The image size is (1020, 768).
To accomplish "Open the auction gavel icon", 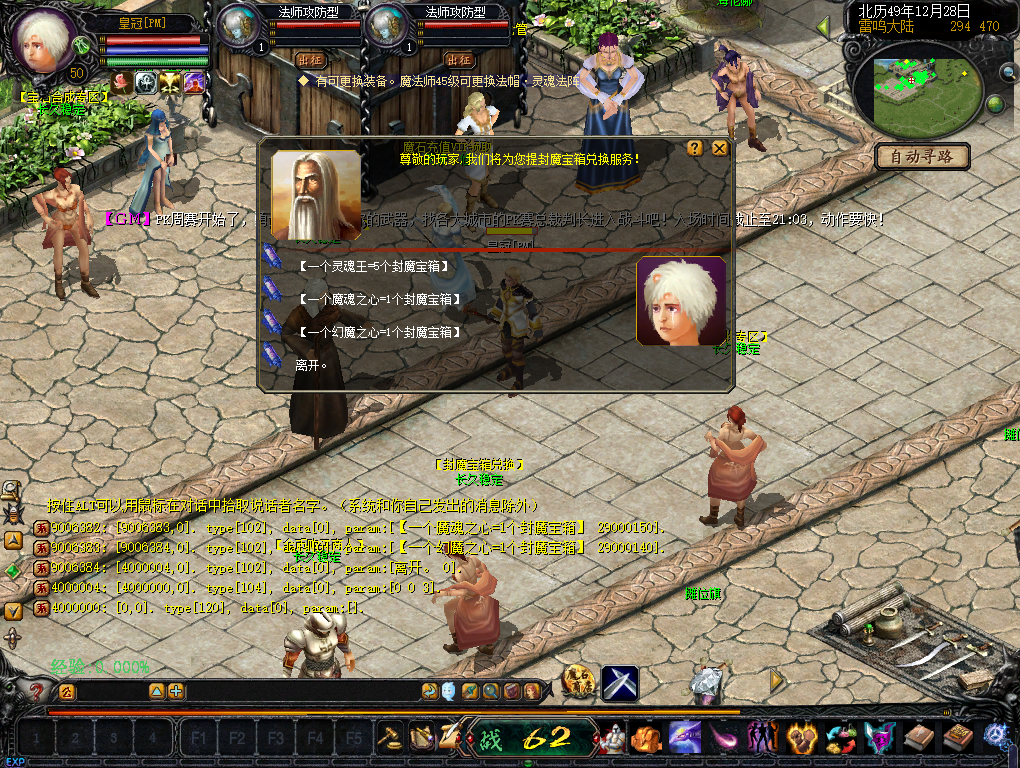I will pyautogui.click(x=389, y=738).
